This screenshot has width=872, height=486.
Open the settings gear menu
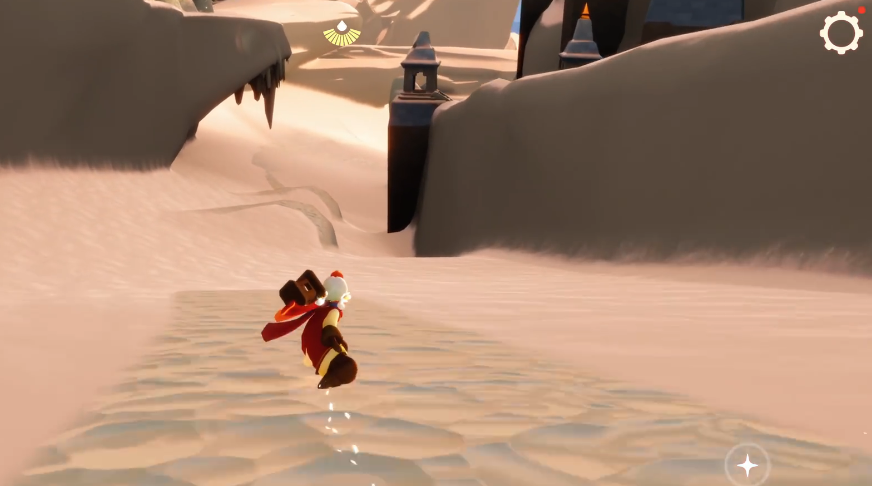(x=841, y=33)
